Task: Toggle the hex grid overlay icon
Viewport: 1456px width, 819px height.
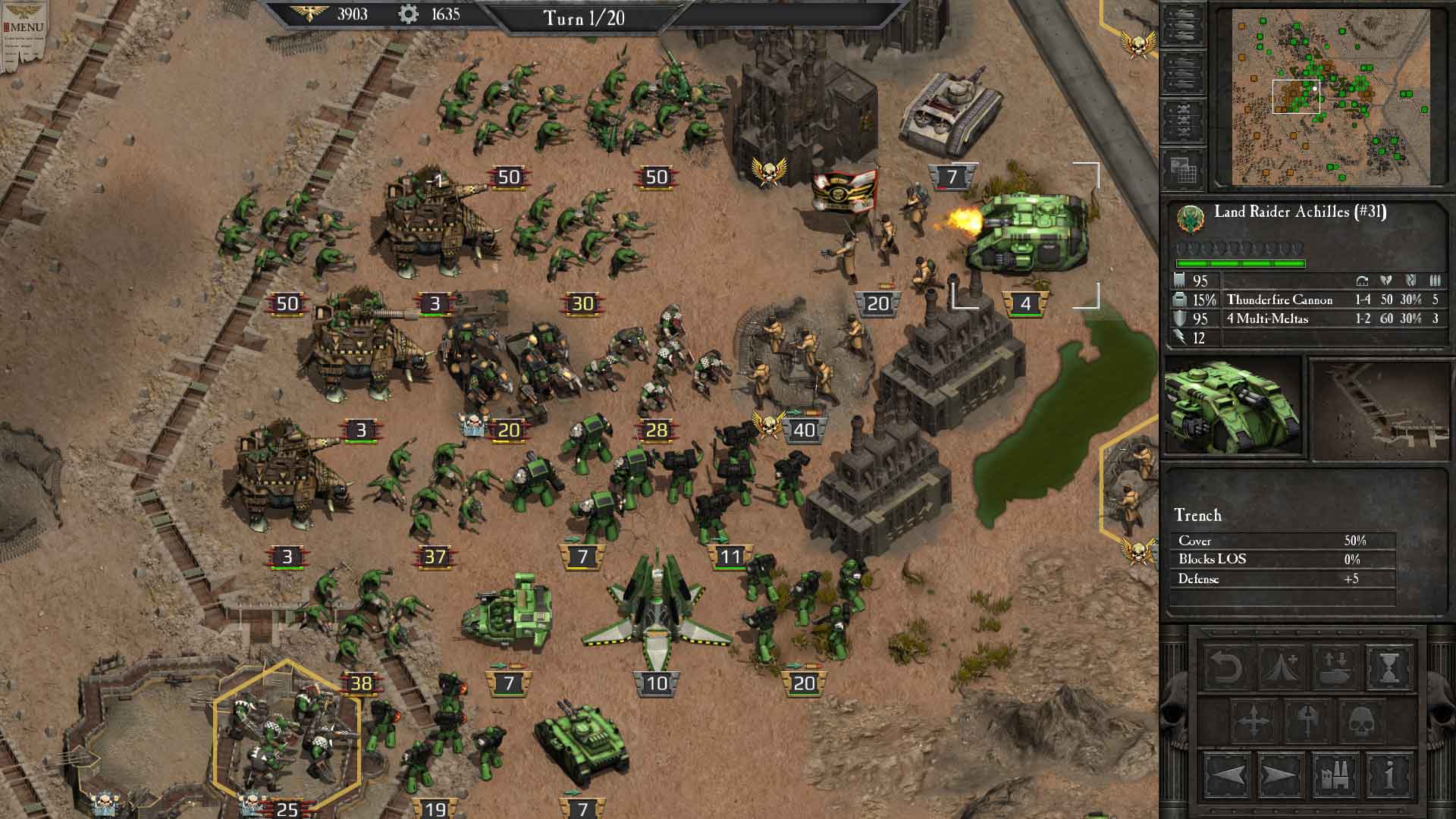Action: click(1185, 168)
